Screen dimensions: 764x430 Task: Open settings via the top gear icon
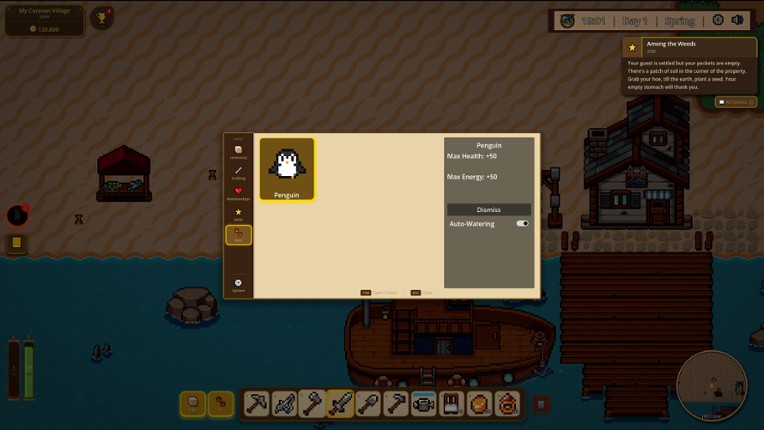718,20
